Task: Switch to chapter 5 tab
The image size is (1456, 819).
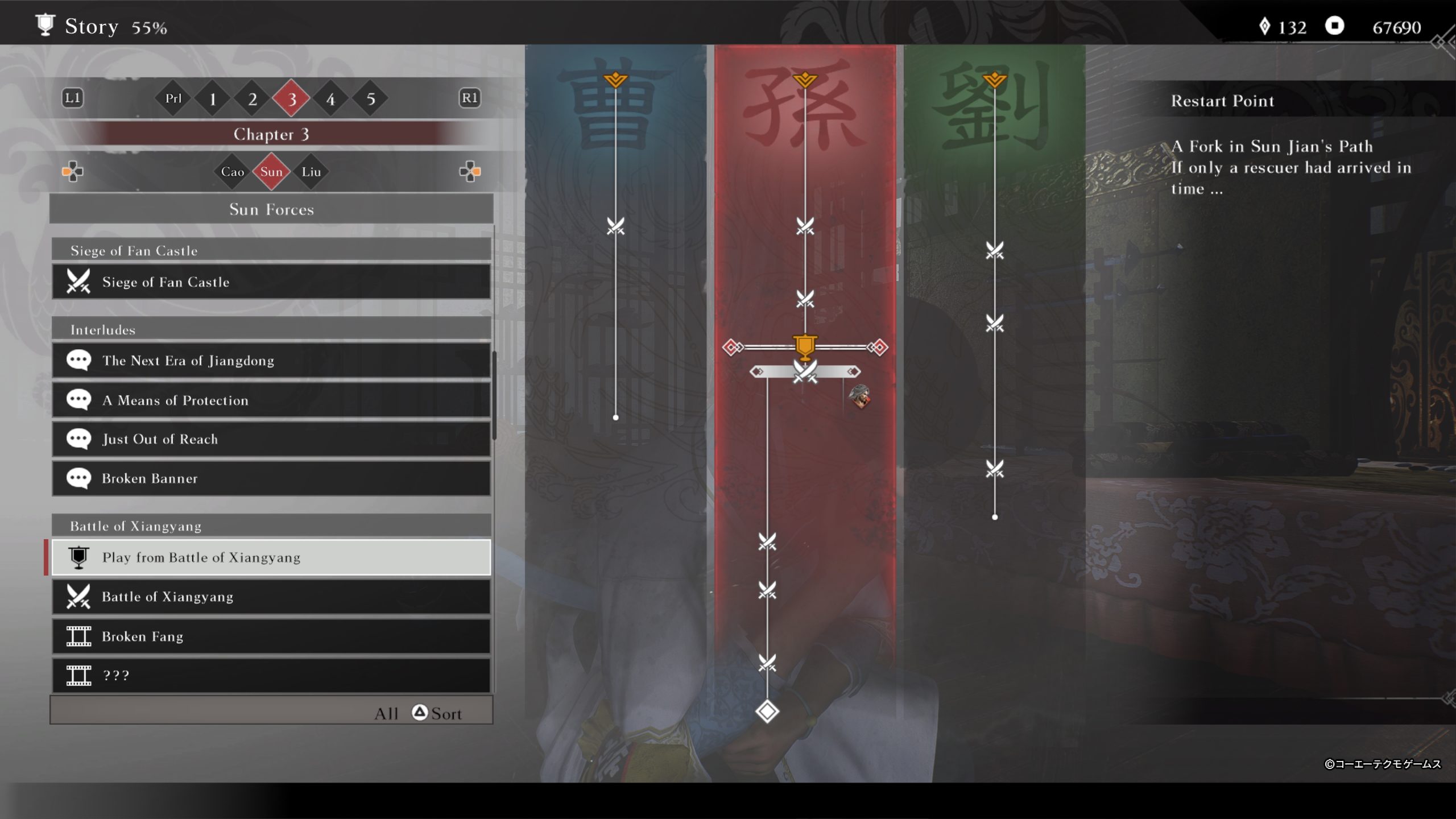Action: (x=371, y=99)
